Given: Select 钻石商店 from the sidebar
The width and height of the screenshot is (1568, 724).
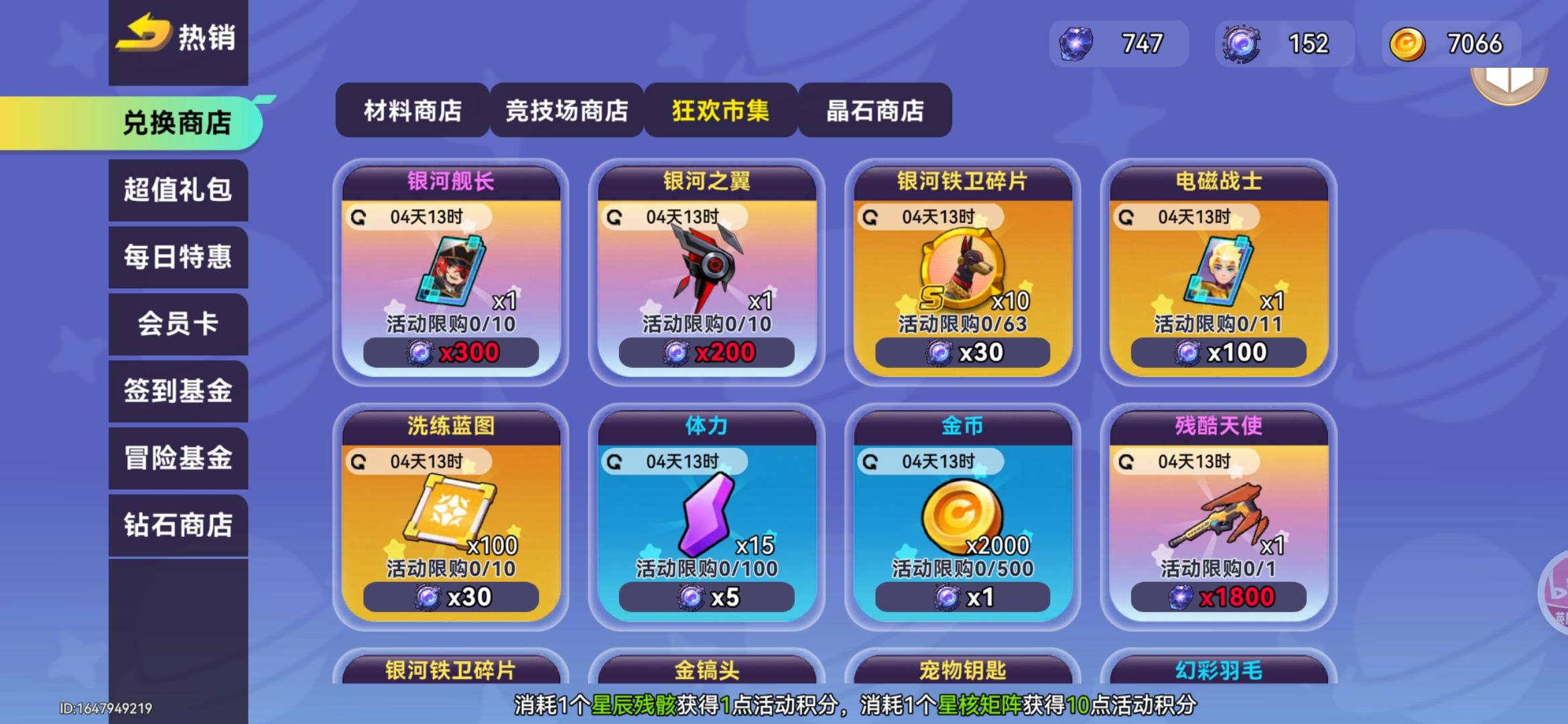Looking at the screenshot, I should pyautogui.click(x=178, y=526).
